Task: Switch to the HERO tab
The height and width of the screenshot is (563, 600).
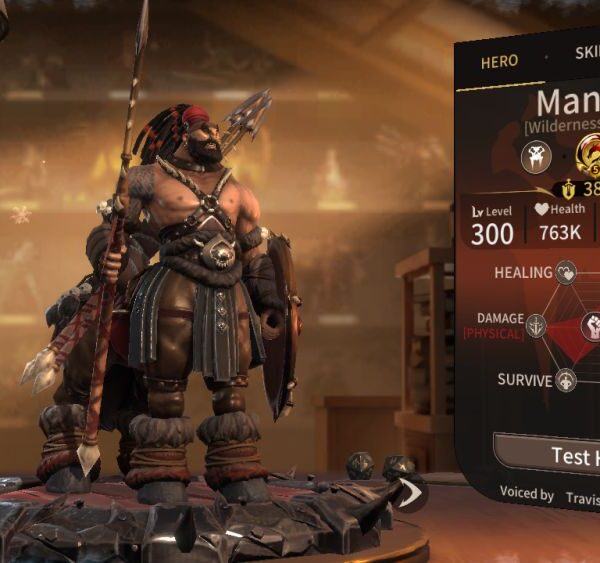Action: point(499,61)
